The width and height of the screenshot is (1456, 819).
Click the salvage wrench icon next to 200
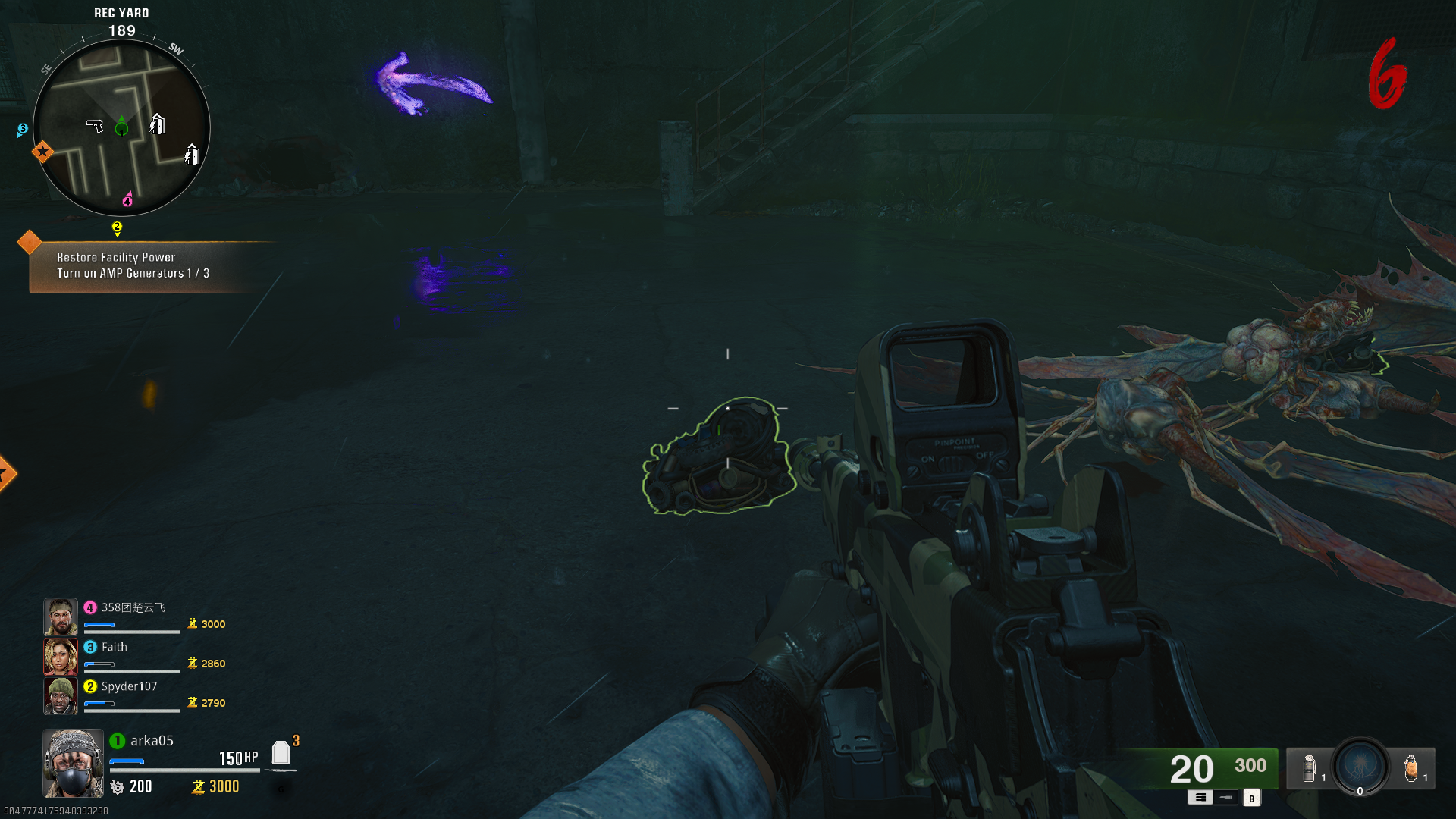[x=118, y=787]
